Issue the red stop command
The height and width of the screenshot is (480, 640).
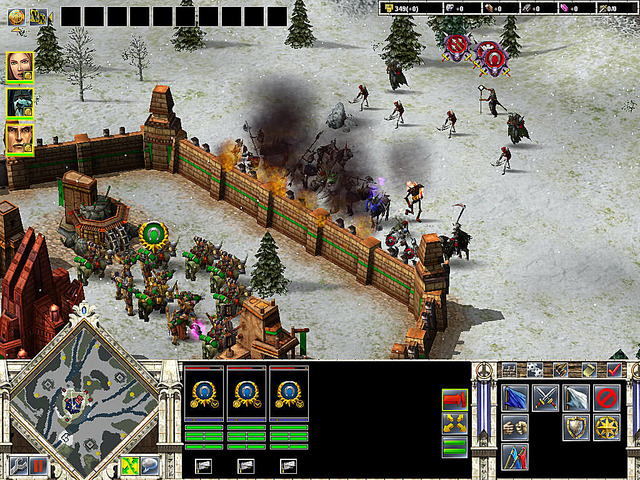606,398
